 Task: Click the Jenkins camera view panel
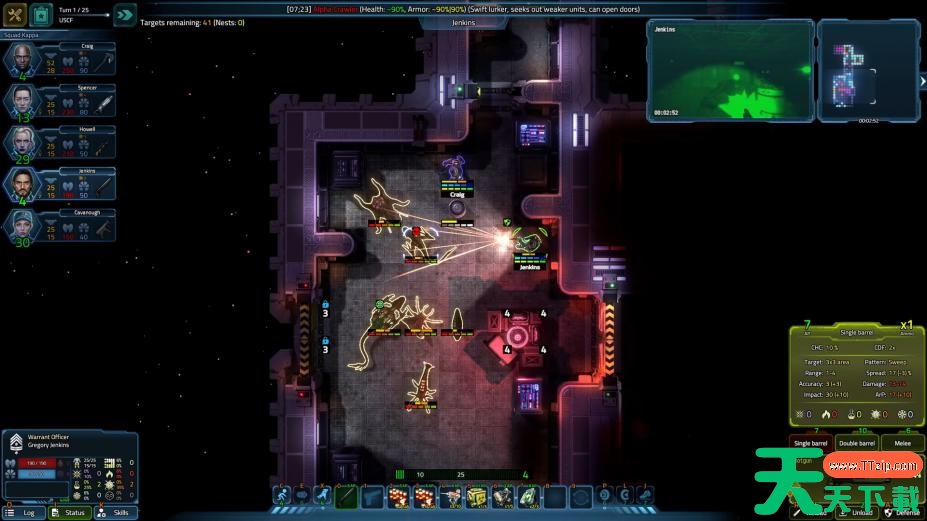pos(729,69)
